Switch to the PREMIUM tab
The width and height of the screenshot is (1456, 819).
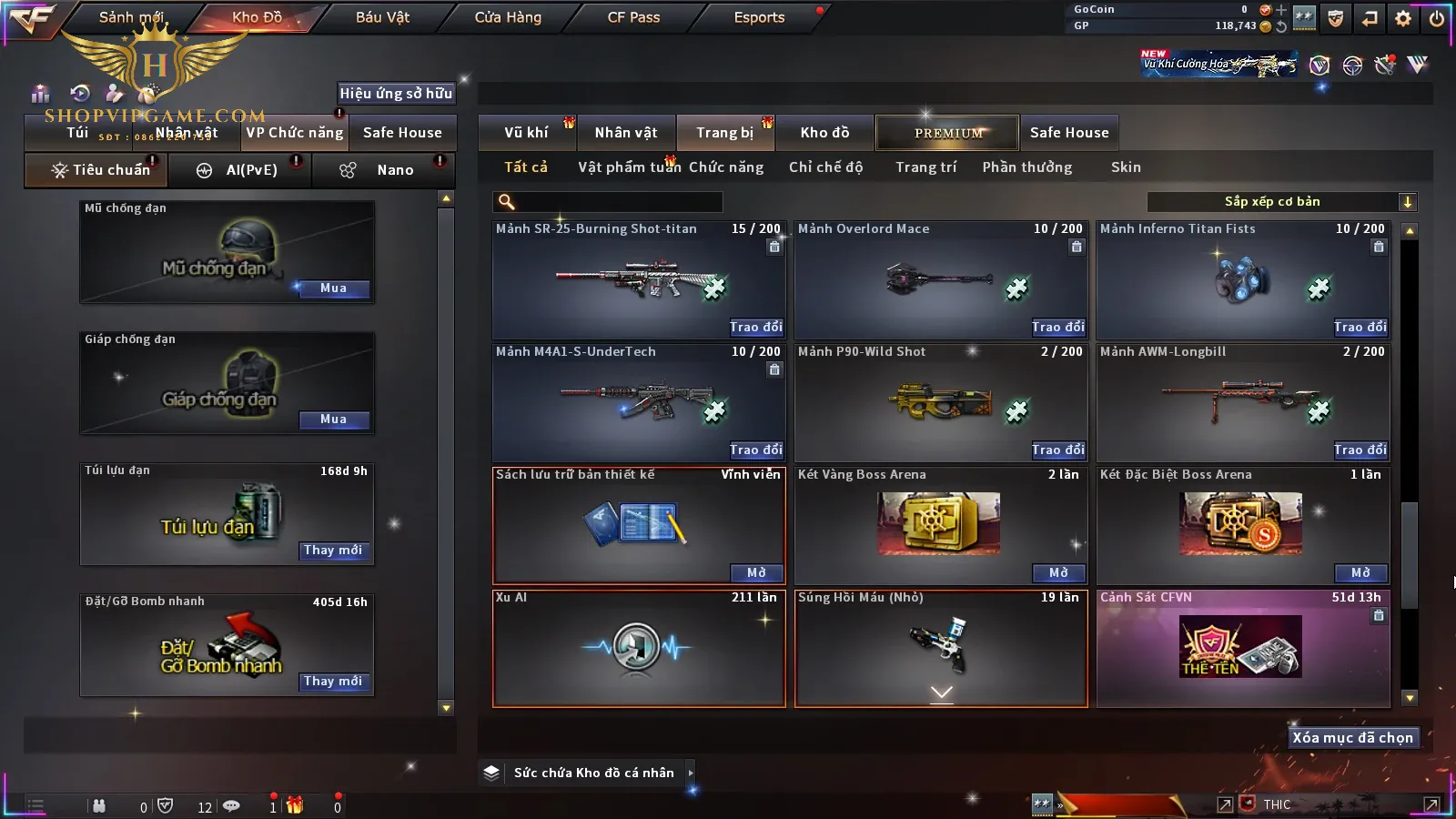tap(947, 133)
